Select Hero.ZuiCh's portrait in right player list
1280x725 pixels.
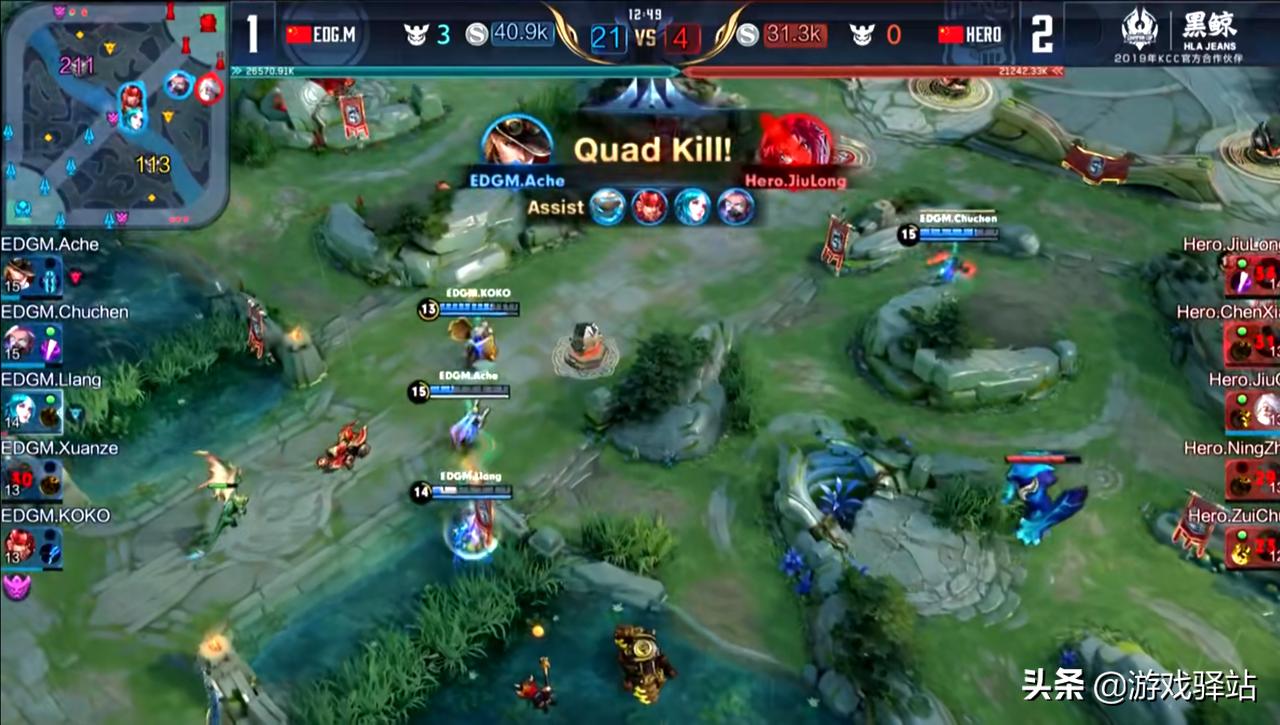pyautogui.click(x=1240, y=546)
